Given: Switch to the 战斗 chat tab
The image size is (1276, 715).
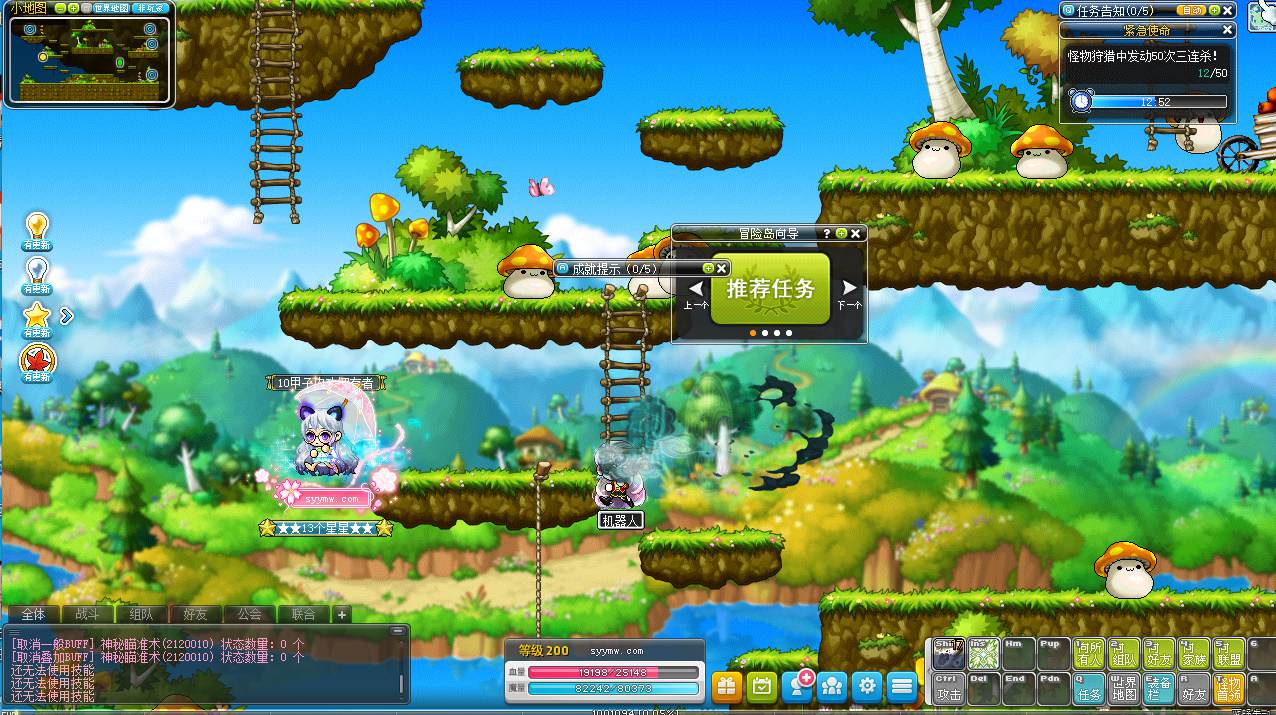Looking at the screenshot, I should click(x=87, y=614).
